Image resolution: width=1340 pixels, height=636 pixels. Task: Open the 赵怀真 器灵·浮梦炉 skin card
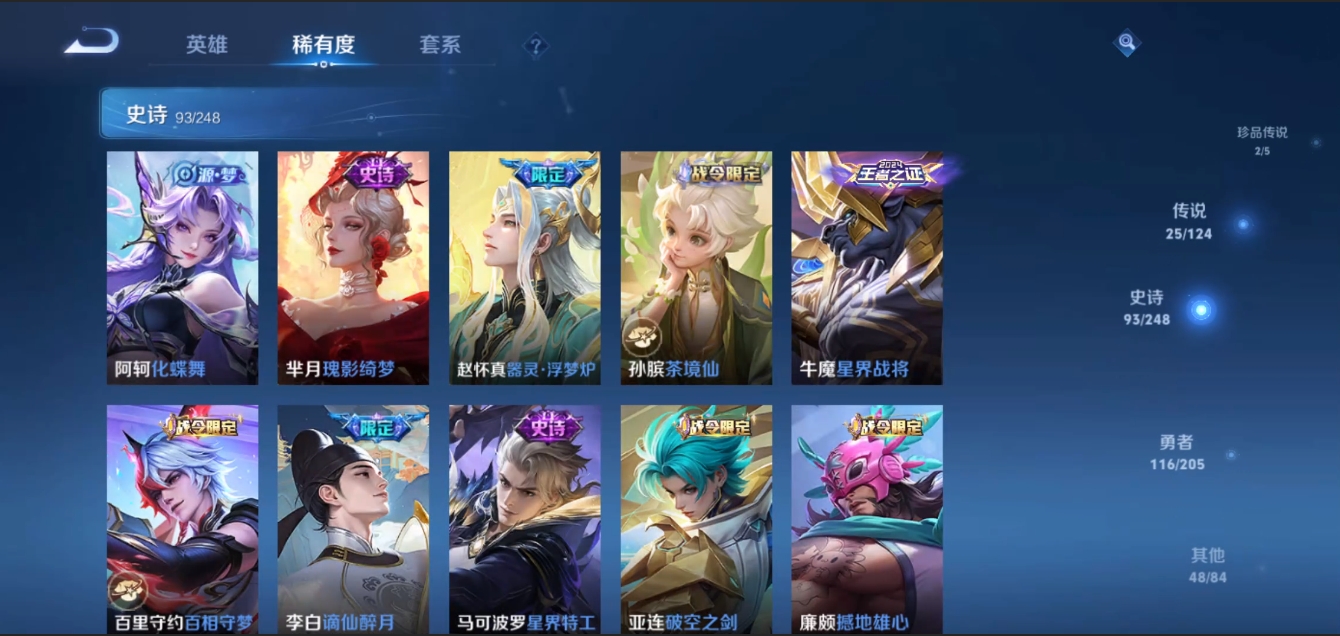[x=525, y=268]
